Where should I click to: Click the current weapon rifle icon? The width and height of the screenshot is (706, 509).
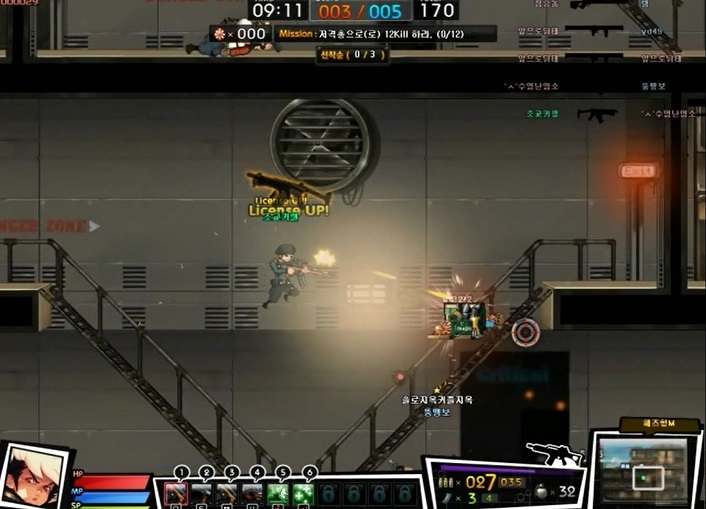pos(553,453)
